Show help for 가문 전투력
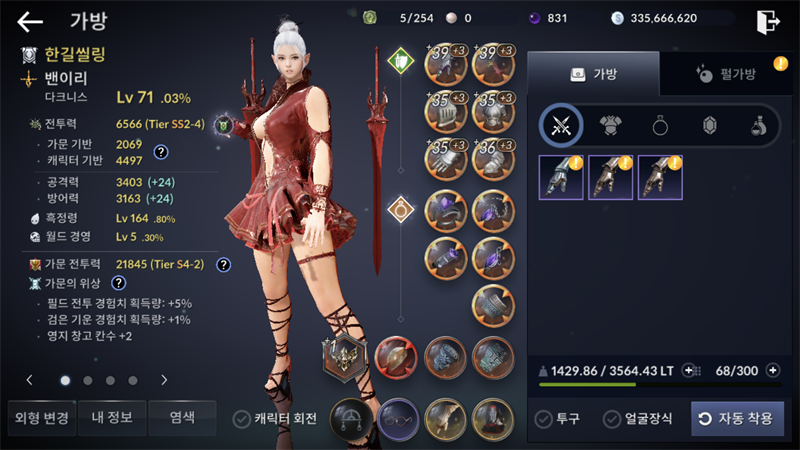The width and height of the screenshot is (800, 450). [x=224, y=265]
